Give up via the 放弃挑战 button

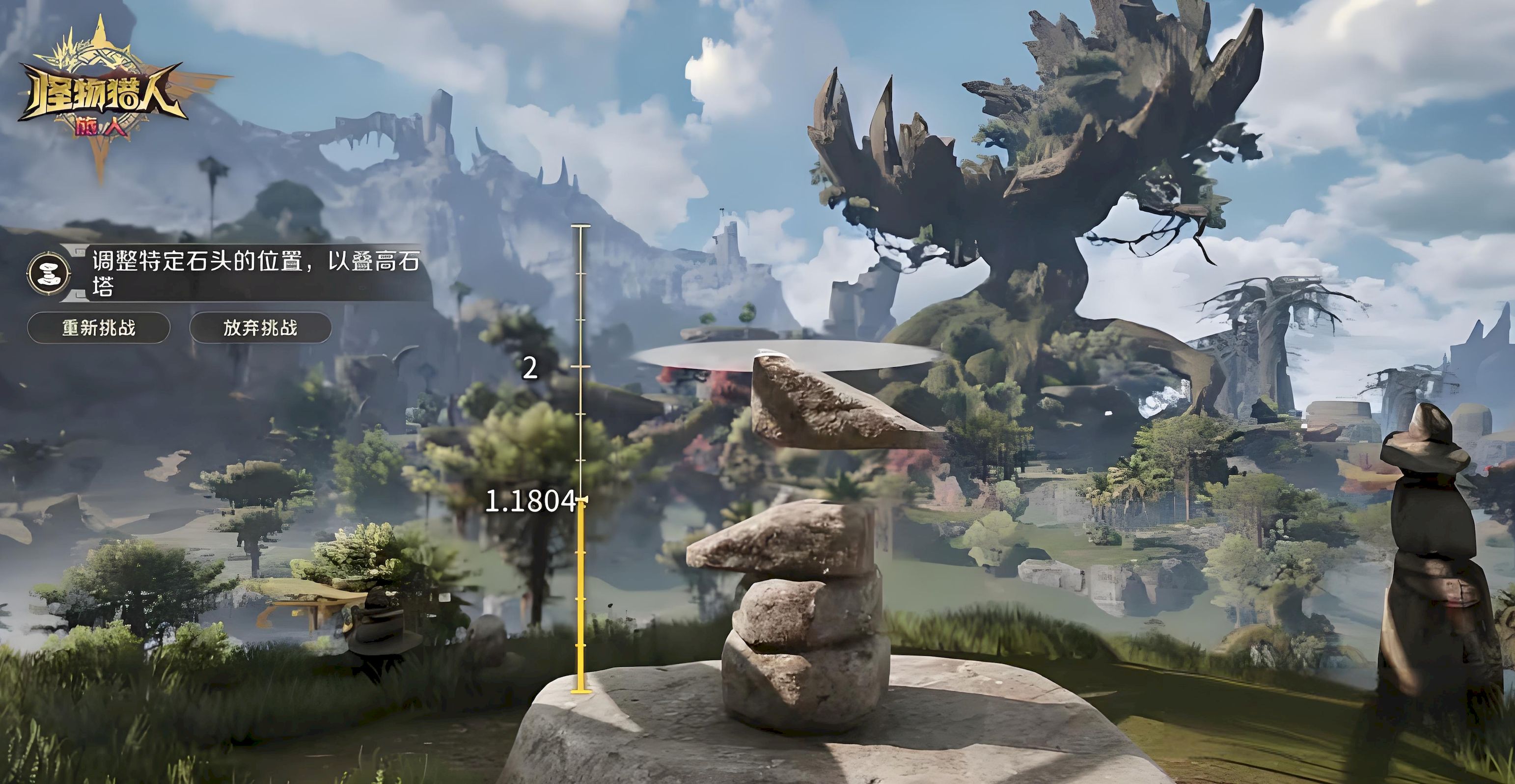coord(260,327)
